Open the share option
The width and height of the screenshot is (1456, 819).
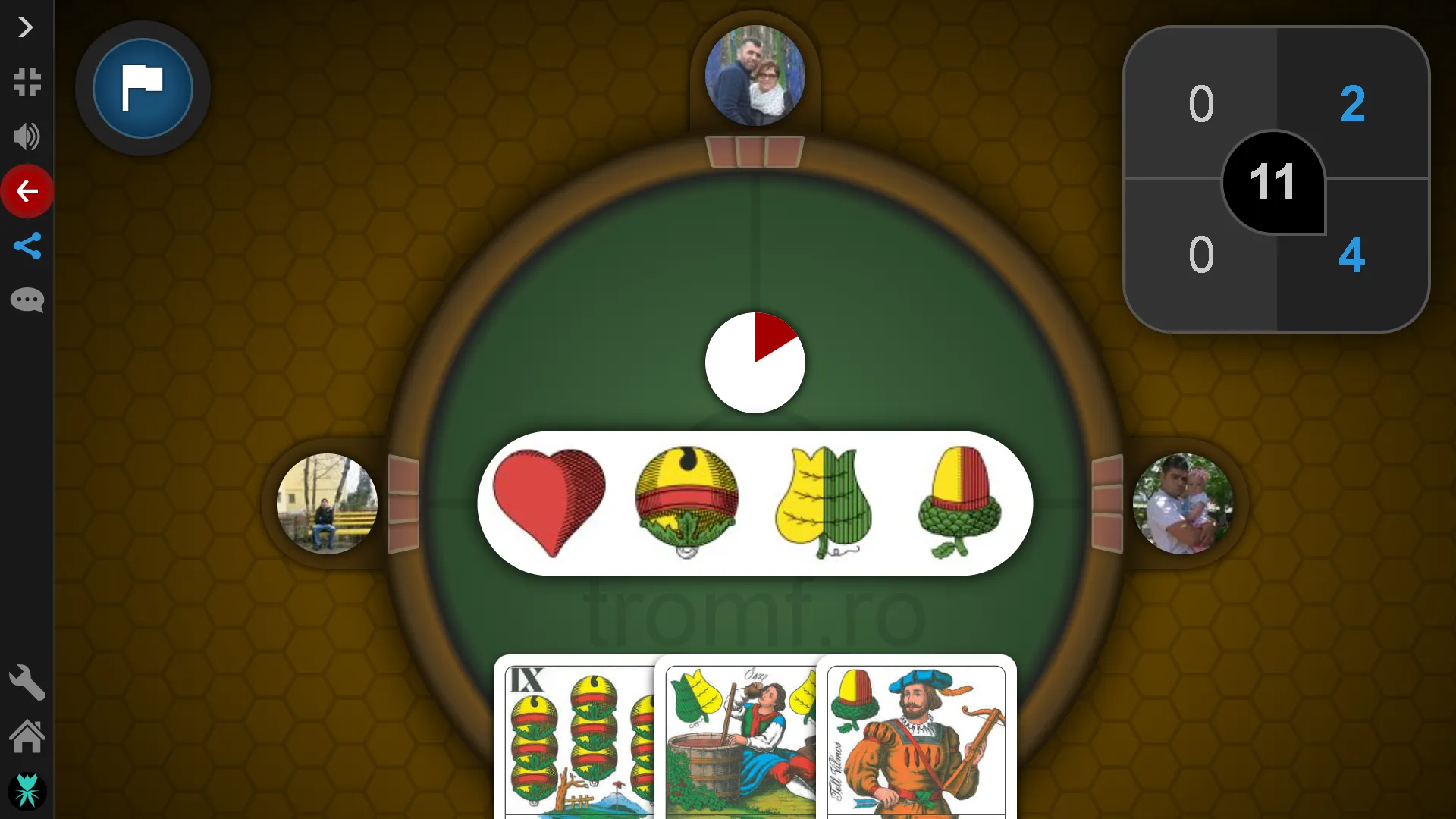pos(27,246)
